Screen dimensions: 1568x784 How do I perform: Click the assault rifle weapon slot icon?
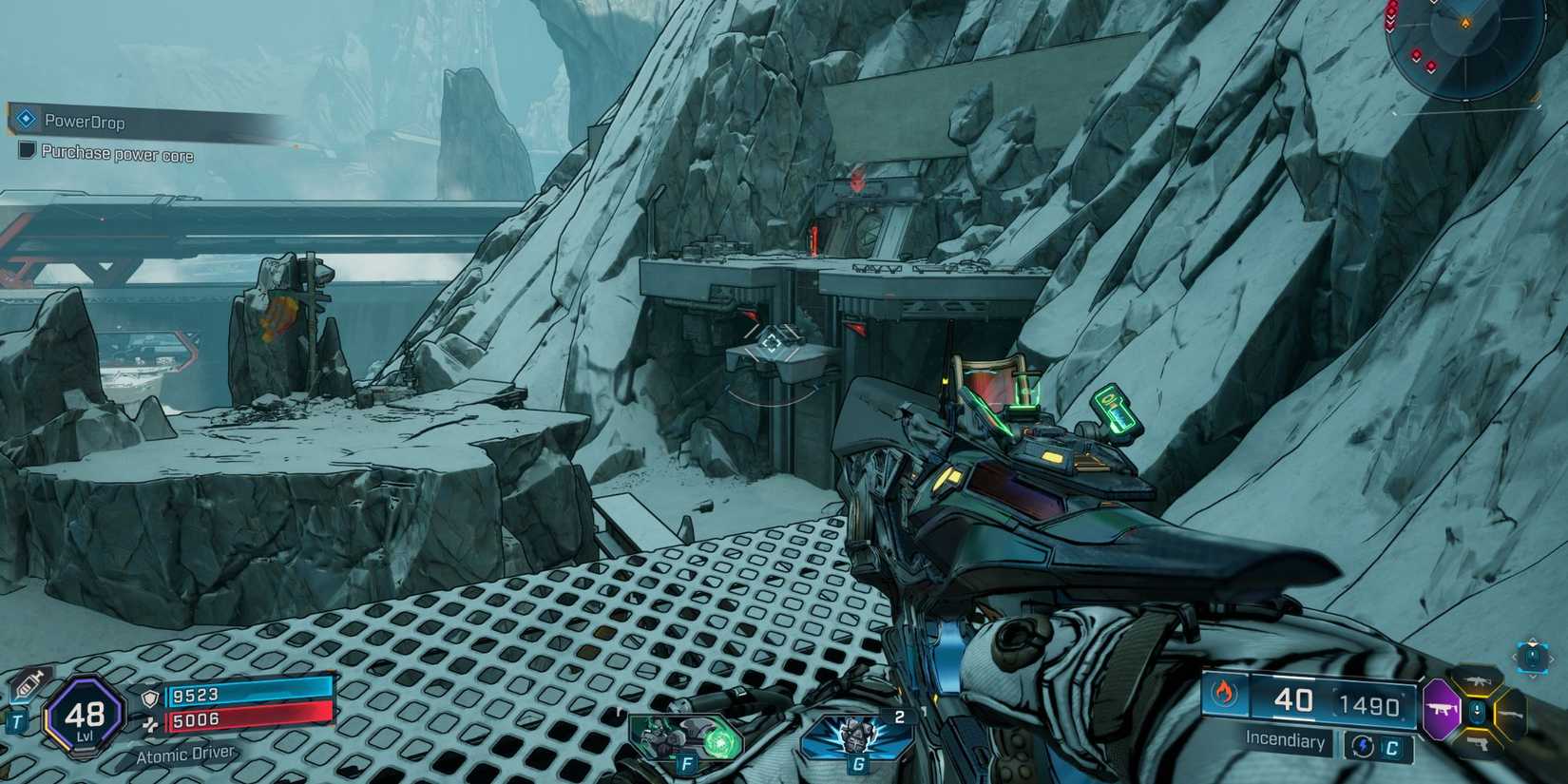[x=1477, y=680]
